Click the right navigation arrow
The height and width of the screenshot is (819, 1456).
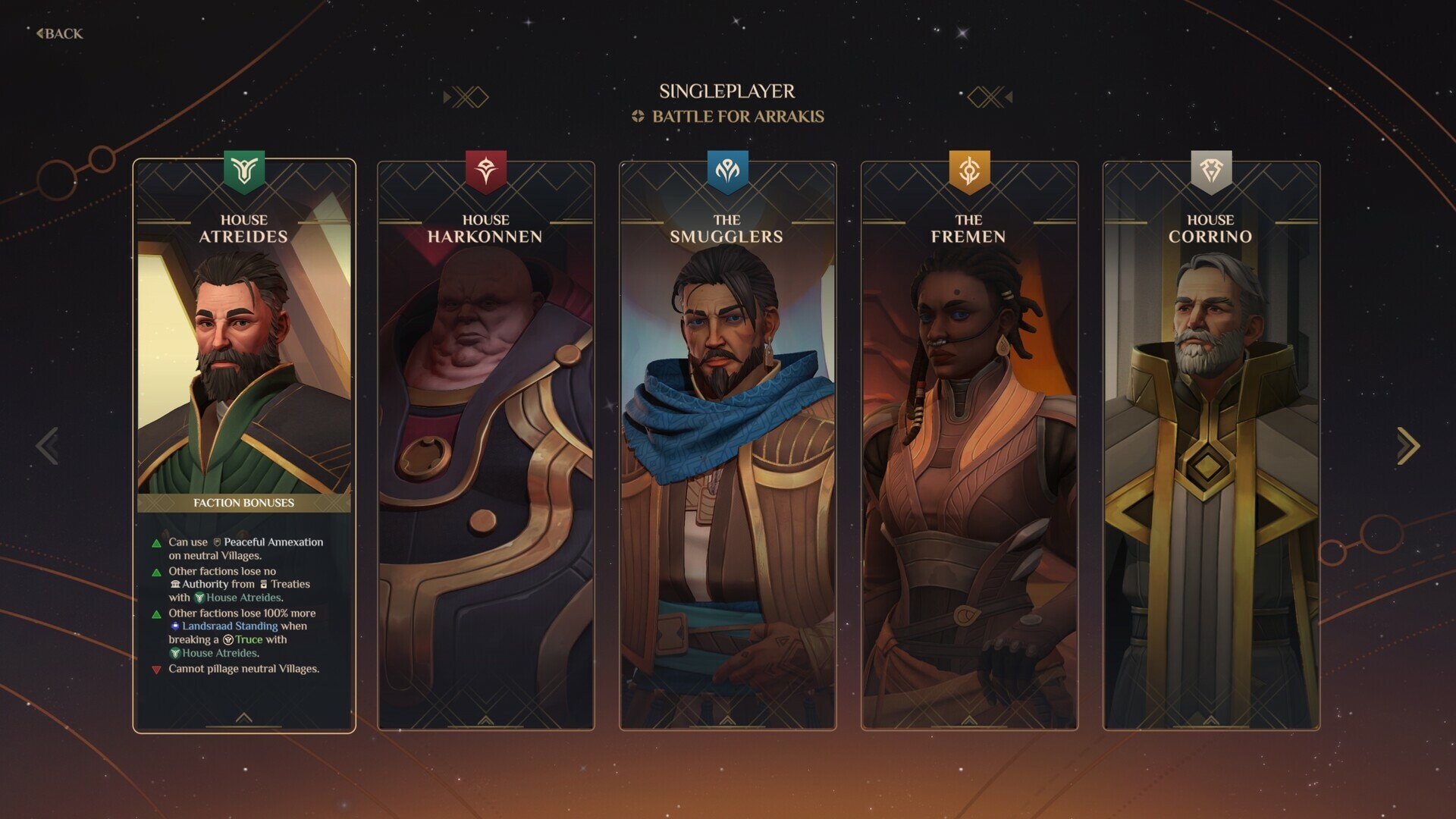(x=1407, y=446)
